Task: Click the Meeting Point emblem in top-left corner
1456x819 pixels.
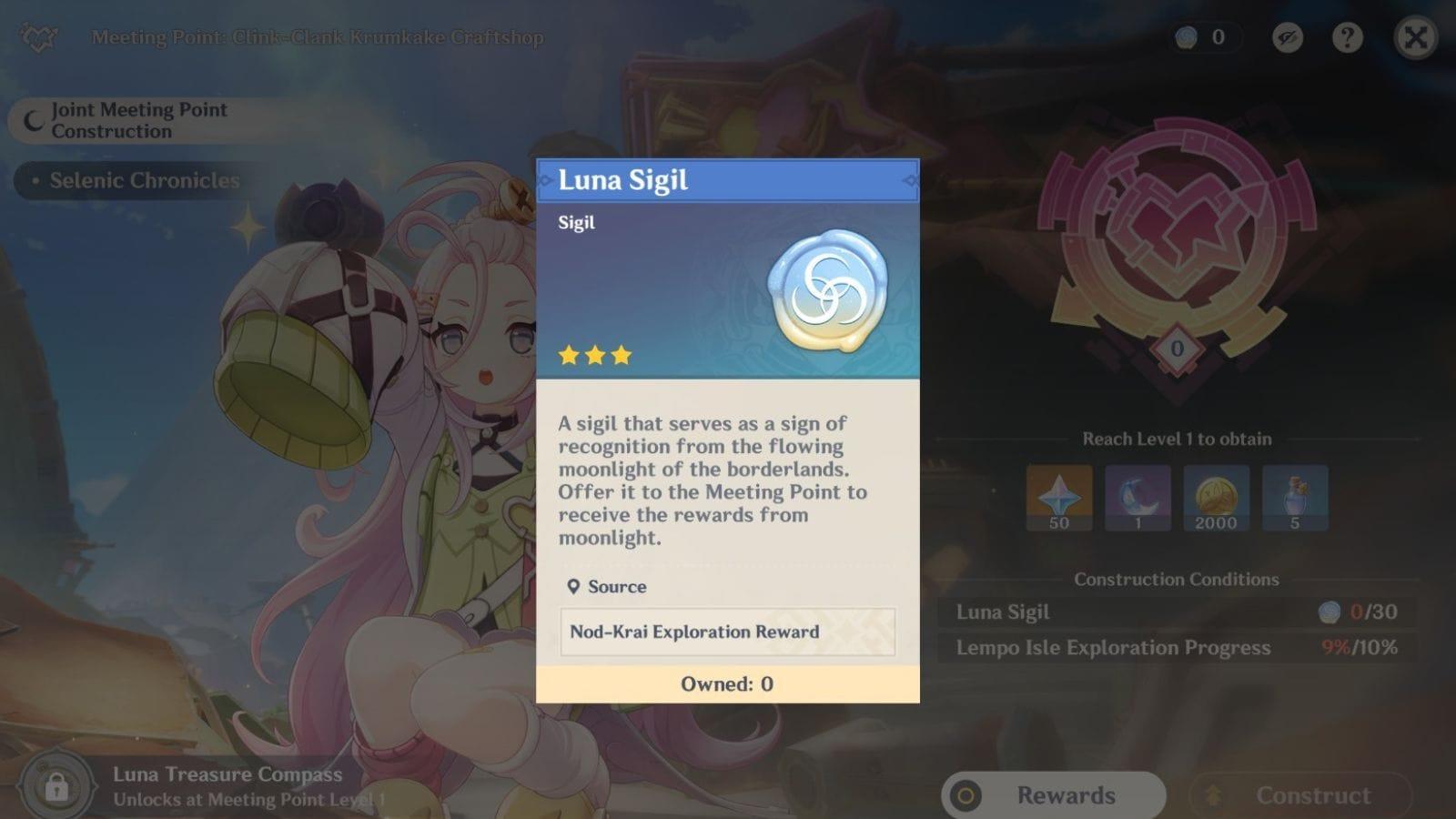Action: pos(36,37)
